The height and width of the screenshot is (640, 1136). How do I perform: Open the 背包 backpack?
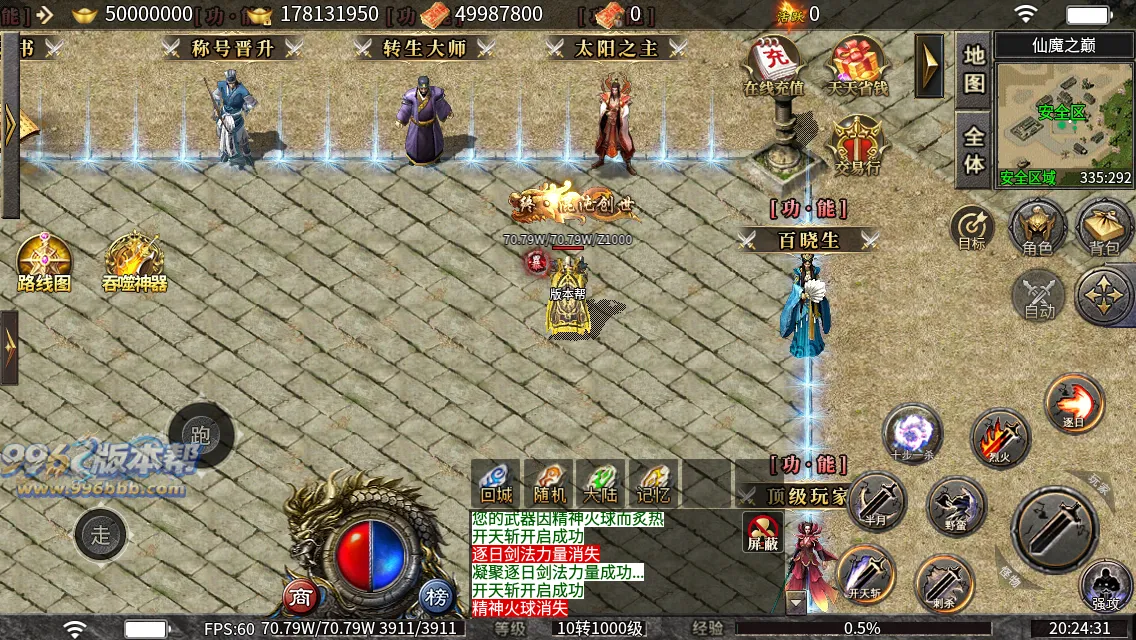[1104, 226]
